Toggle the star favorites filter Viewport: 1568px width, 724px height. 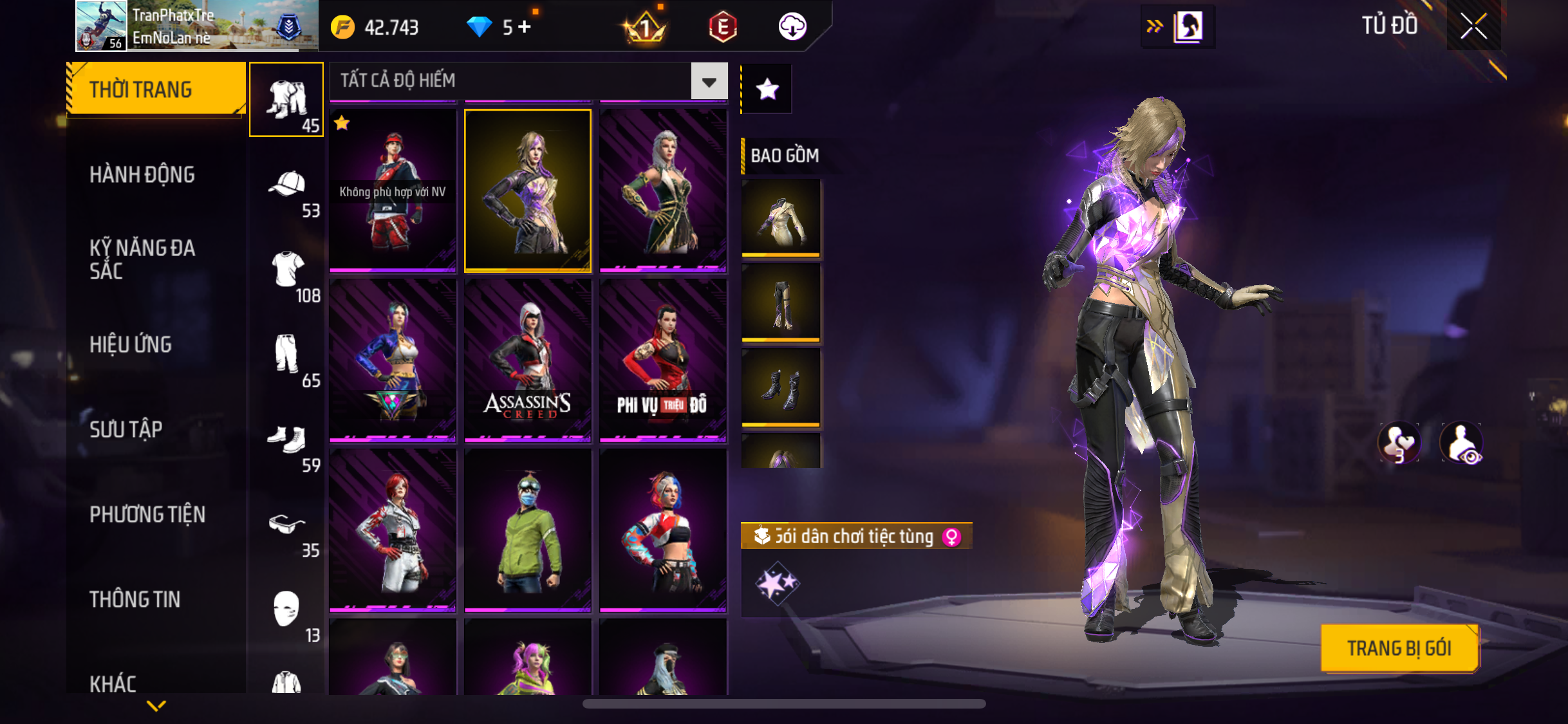click(x=767, y=89)
